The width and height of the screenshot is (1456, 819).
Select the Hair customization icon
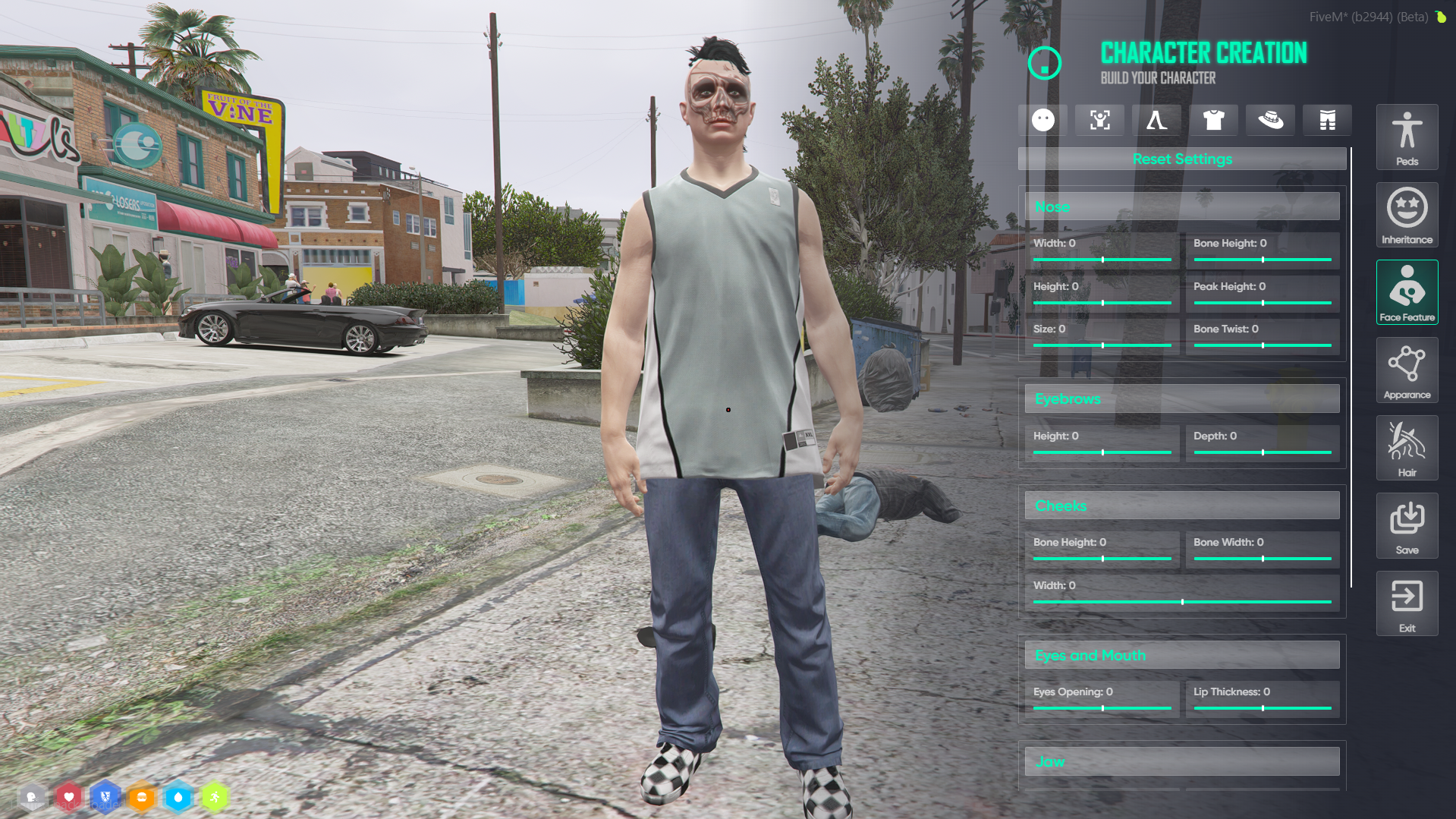pyautogui.click(x=1406, y=448)
